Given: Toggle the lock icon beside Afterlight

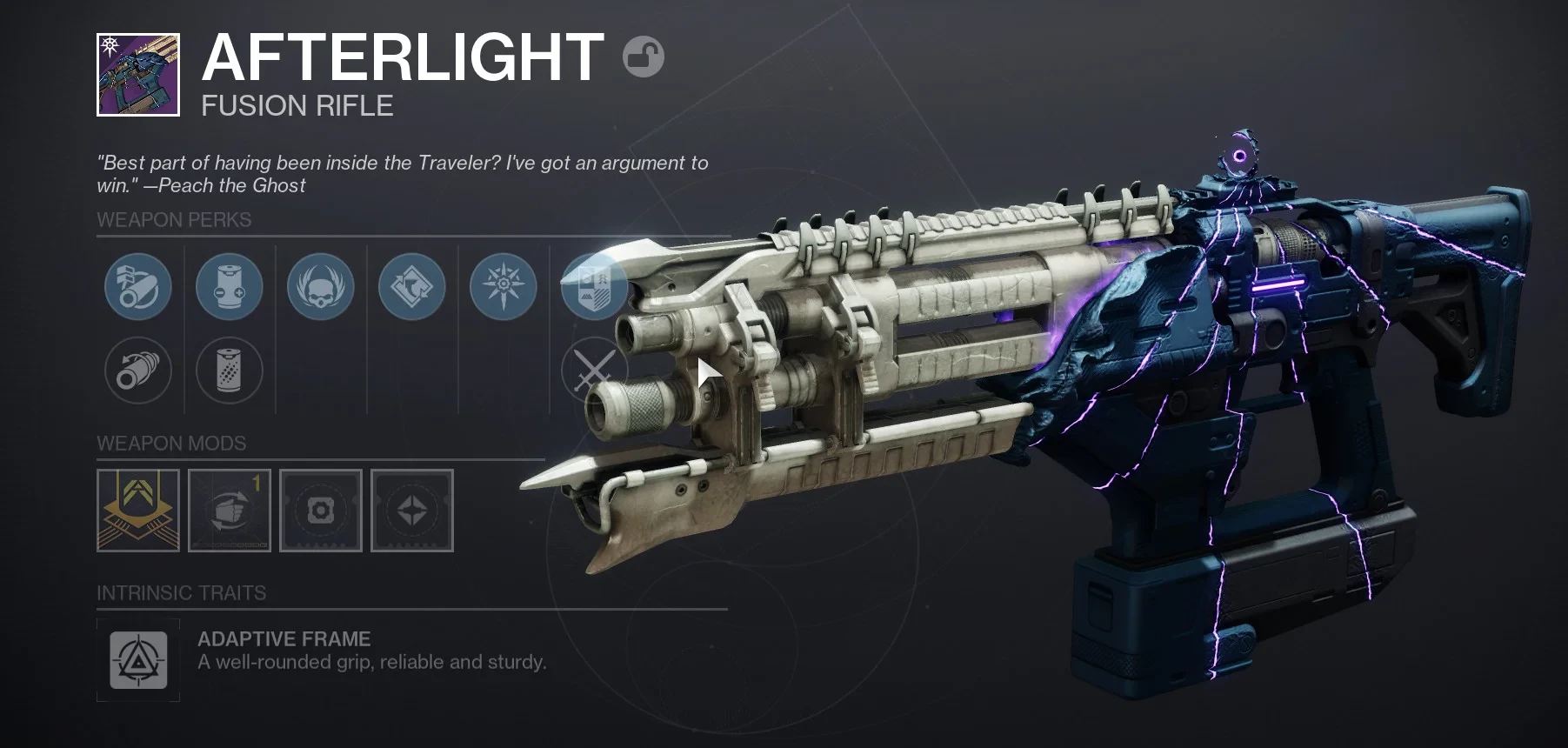Looking at the screenshot, I should click(x=644, y=57).
